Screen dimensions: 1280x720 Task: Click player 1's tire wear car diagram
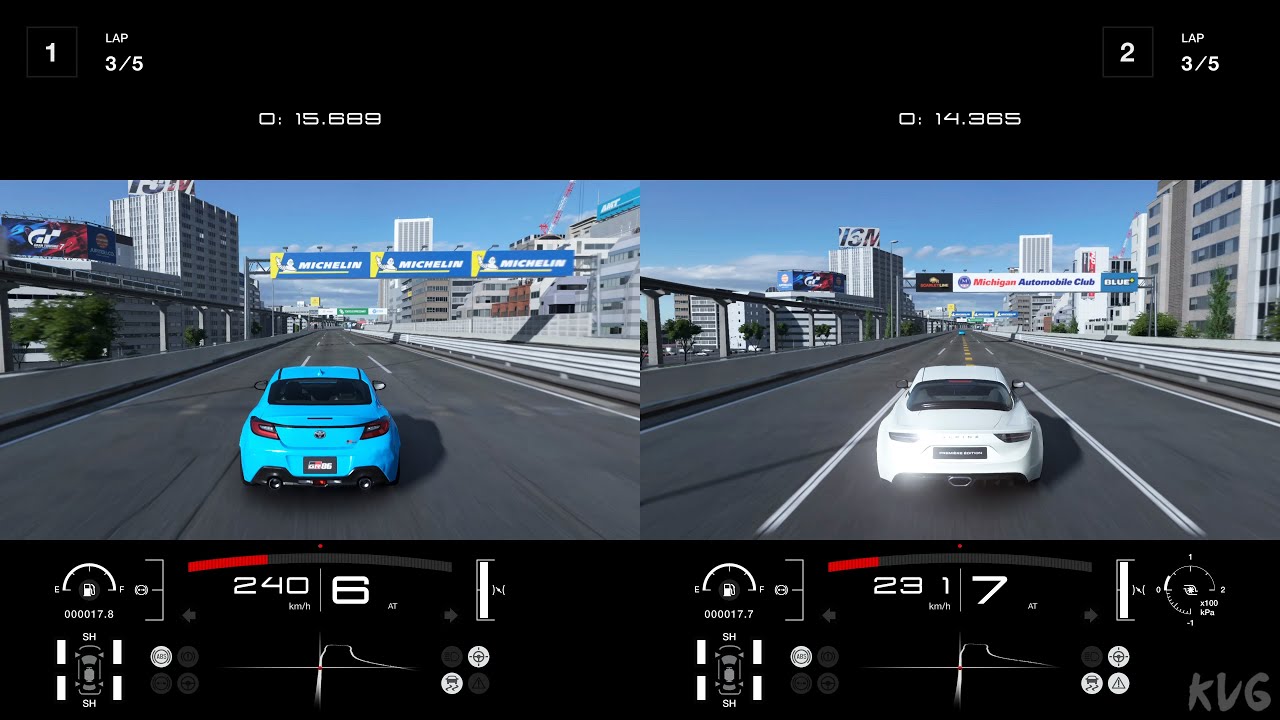(89, 669)
